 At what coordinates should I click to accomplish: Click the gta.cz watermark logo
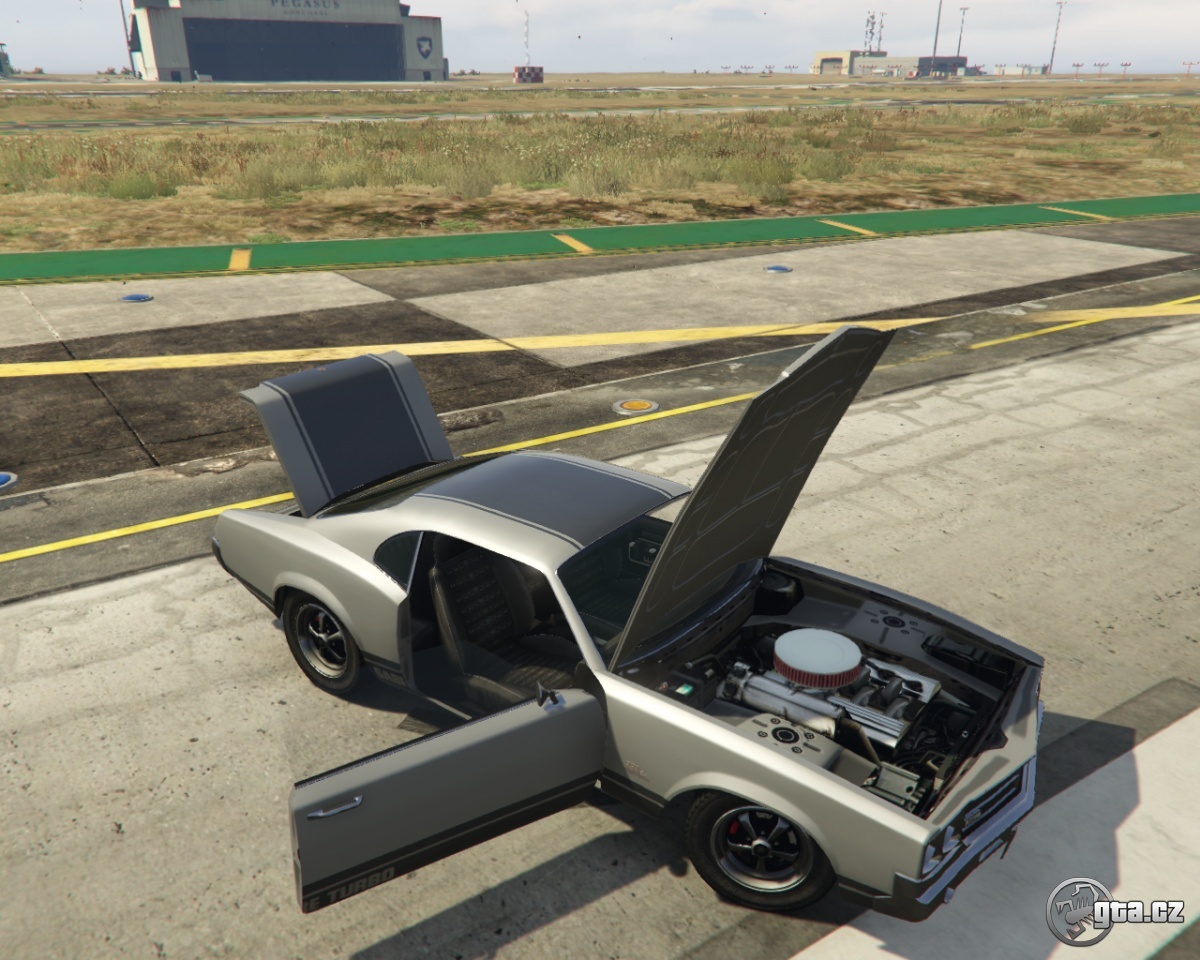(1114, 911)
